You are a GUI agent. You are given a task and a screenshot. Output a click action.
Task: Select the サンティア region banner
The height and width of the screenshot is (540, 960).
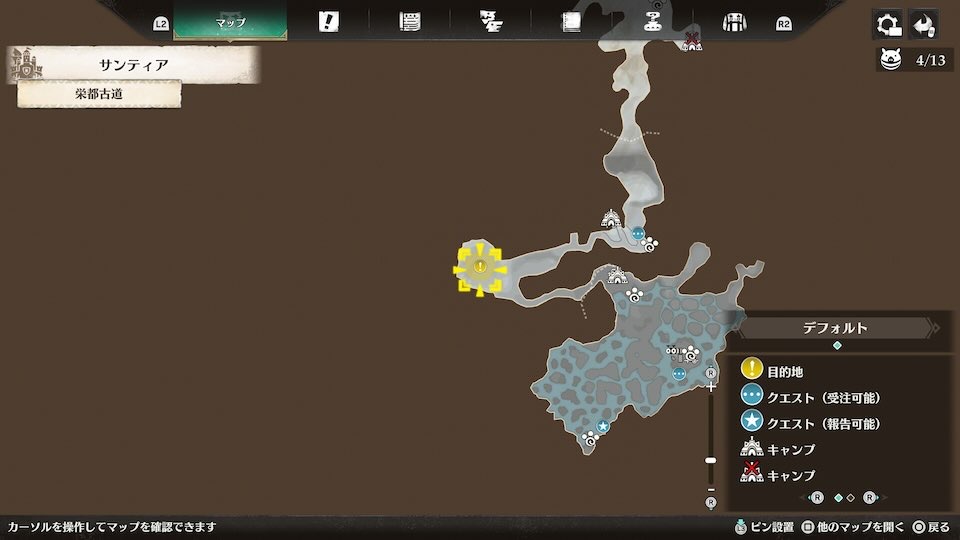(x=133, y=65)
